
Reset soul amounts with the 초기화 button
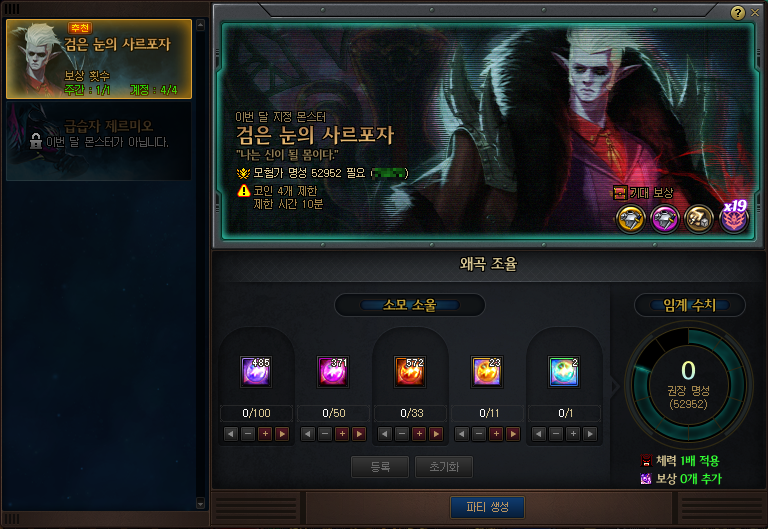click(443, 467)
